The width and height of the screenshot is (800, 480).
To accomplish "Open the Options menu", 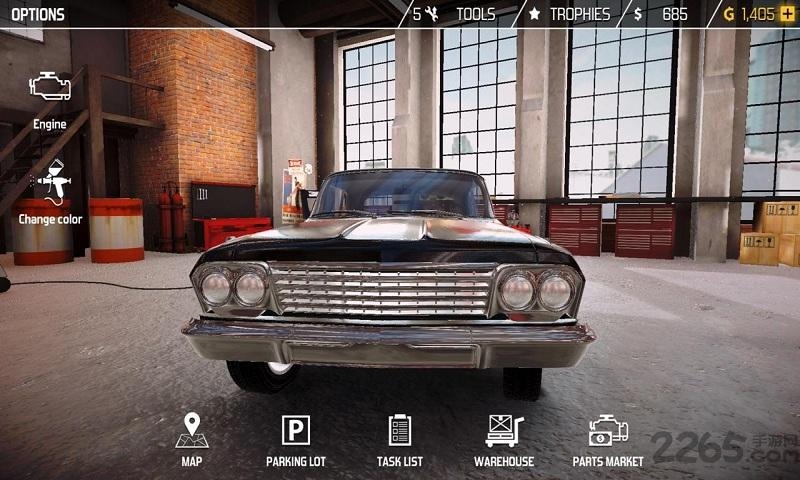I will click(38, 14).
